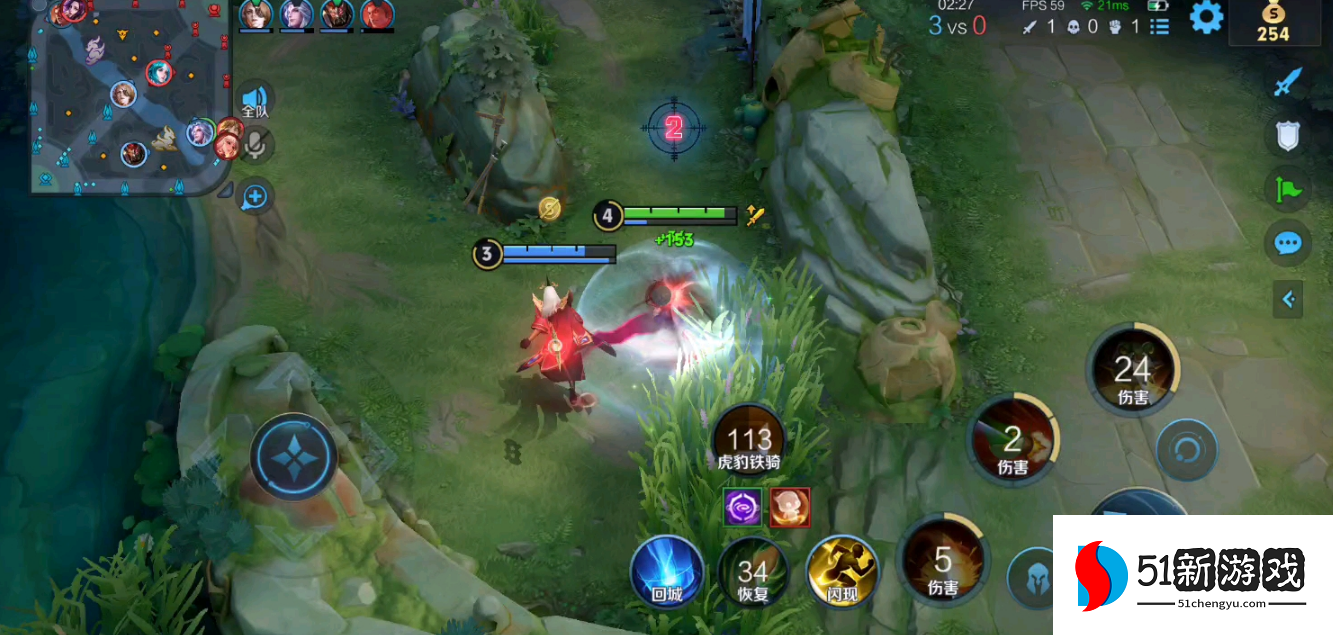Image resolution: width=1333 pixels, height=635 pixels.
Task: Send the green flag gather signal
Action: point(1287,189)
